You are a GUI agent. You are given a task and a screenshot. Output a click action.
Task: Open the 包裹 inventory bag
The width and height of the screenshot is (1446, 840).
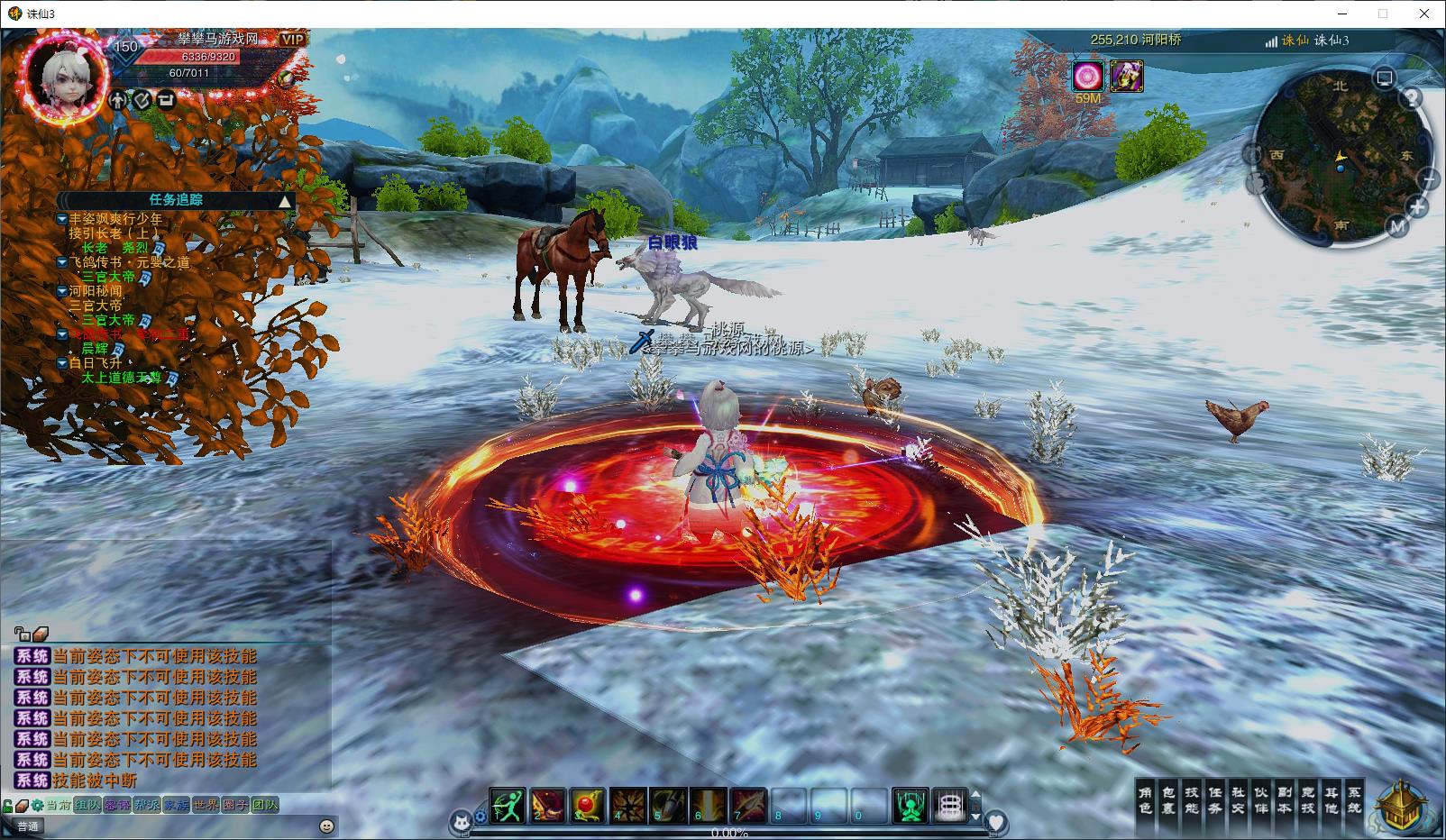click(x=1168, y=799)
